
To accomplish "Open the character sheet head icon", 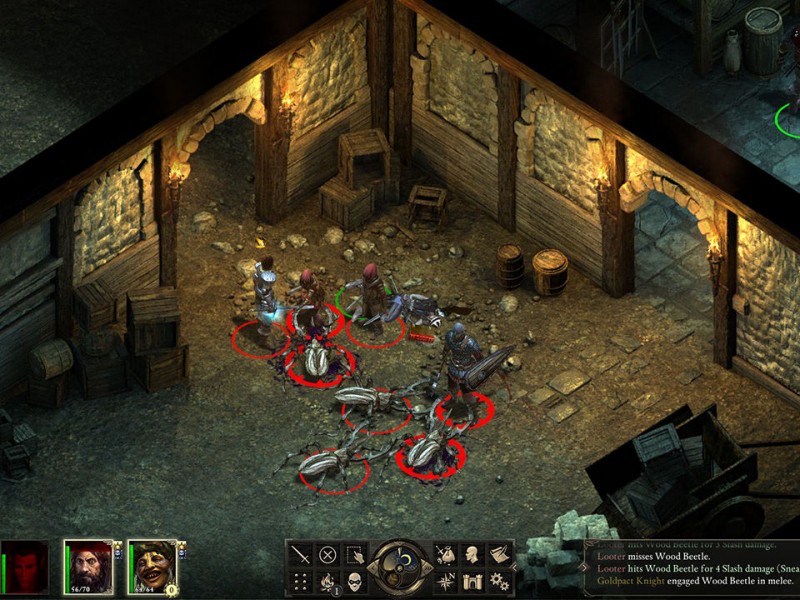I will pyautogui.click(x=472, y=555).
